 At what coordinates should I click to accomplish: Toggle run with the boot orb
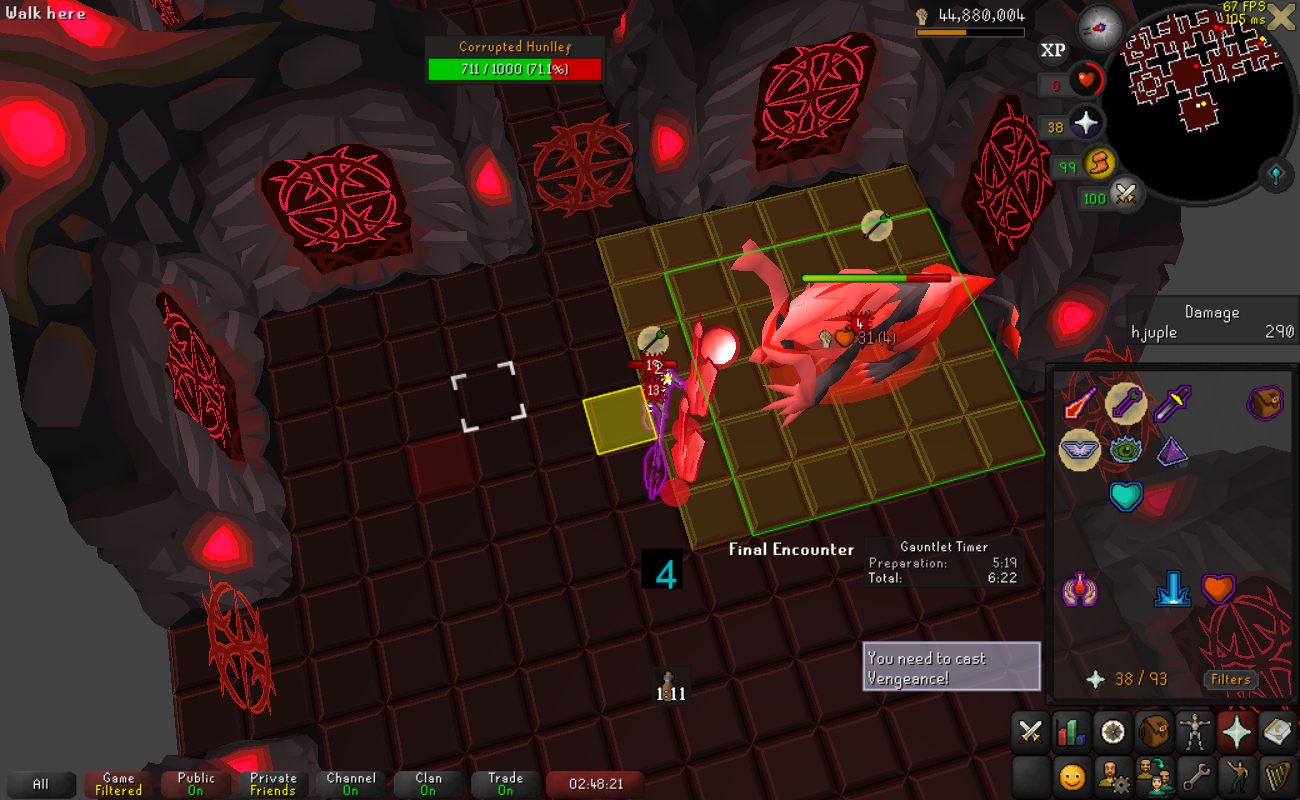point(1098,162)
